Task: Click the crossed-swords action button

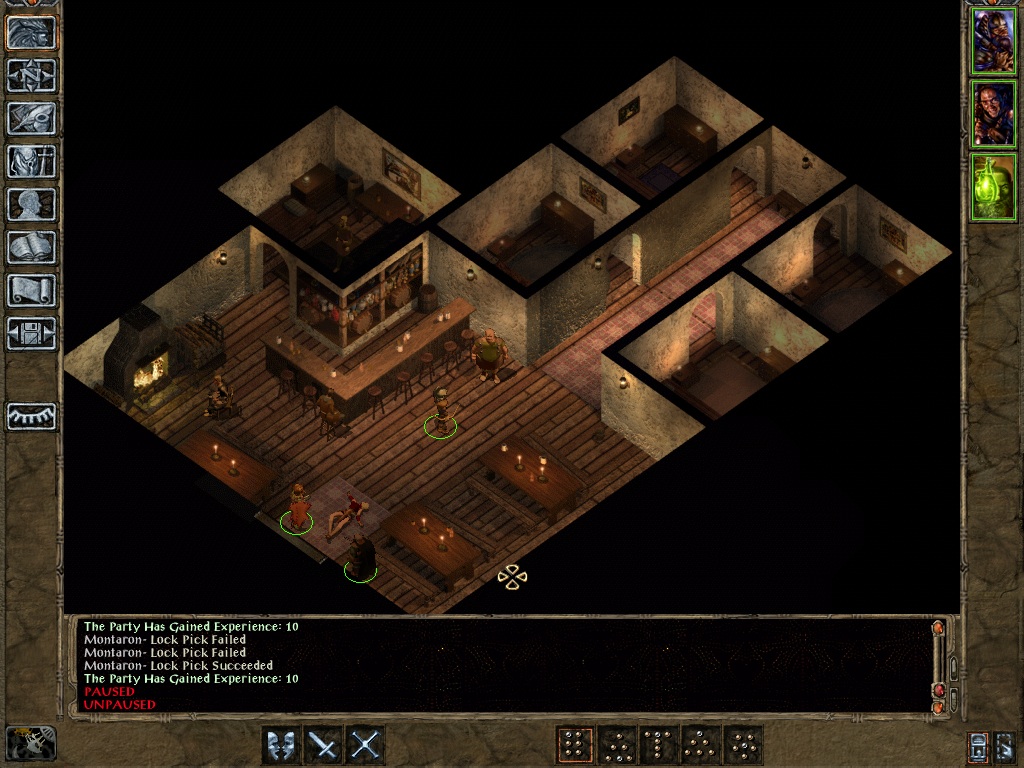Action: [366, 745]
